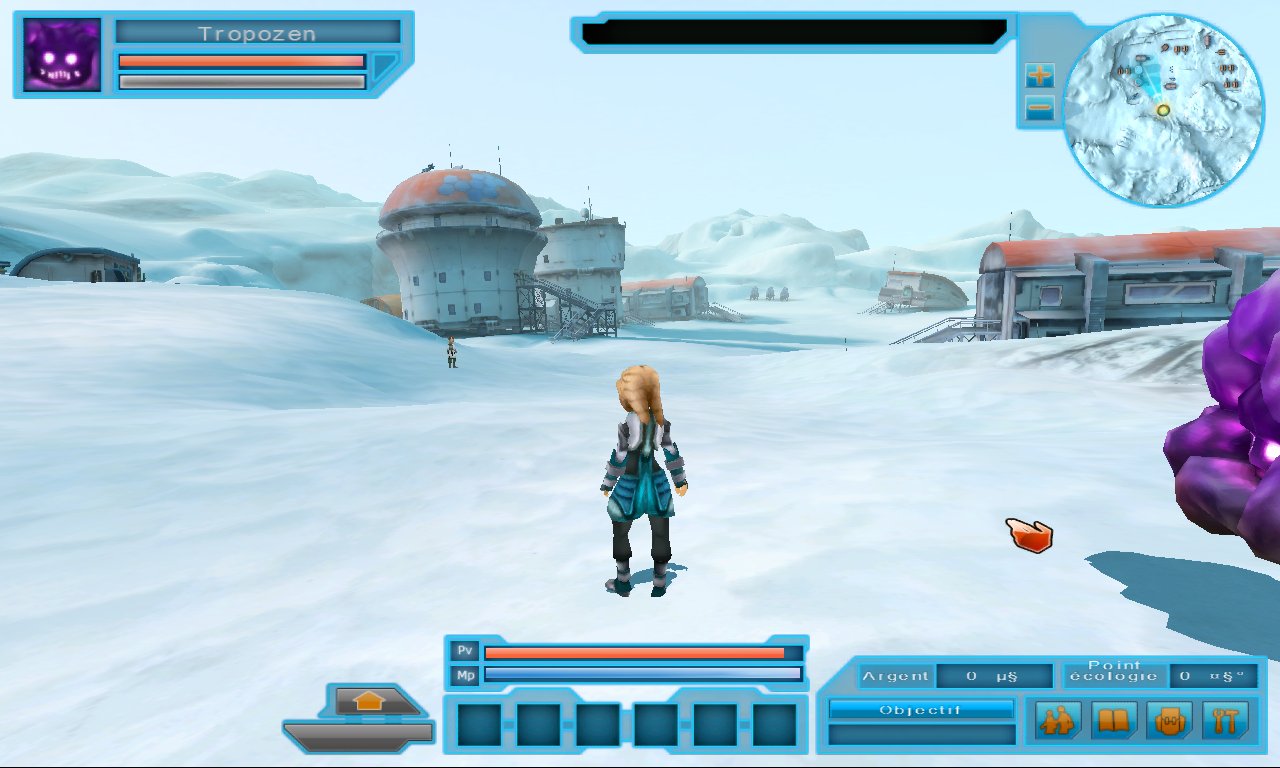The image size is (1280, 768).
Task: Open the Objectif panel
Action: tap(921, 710)
